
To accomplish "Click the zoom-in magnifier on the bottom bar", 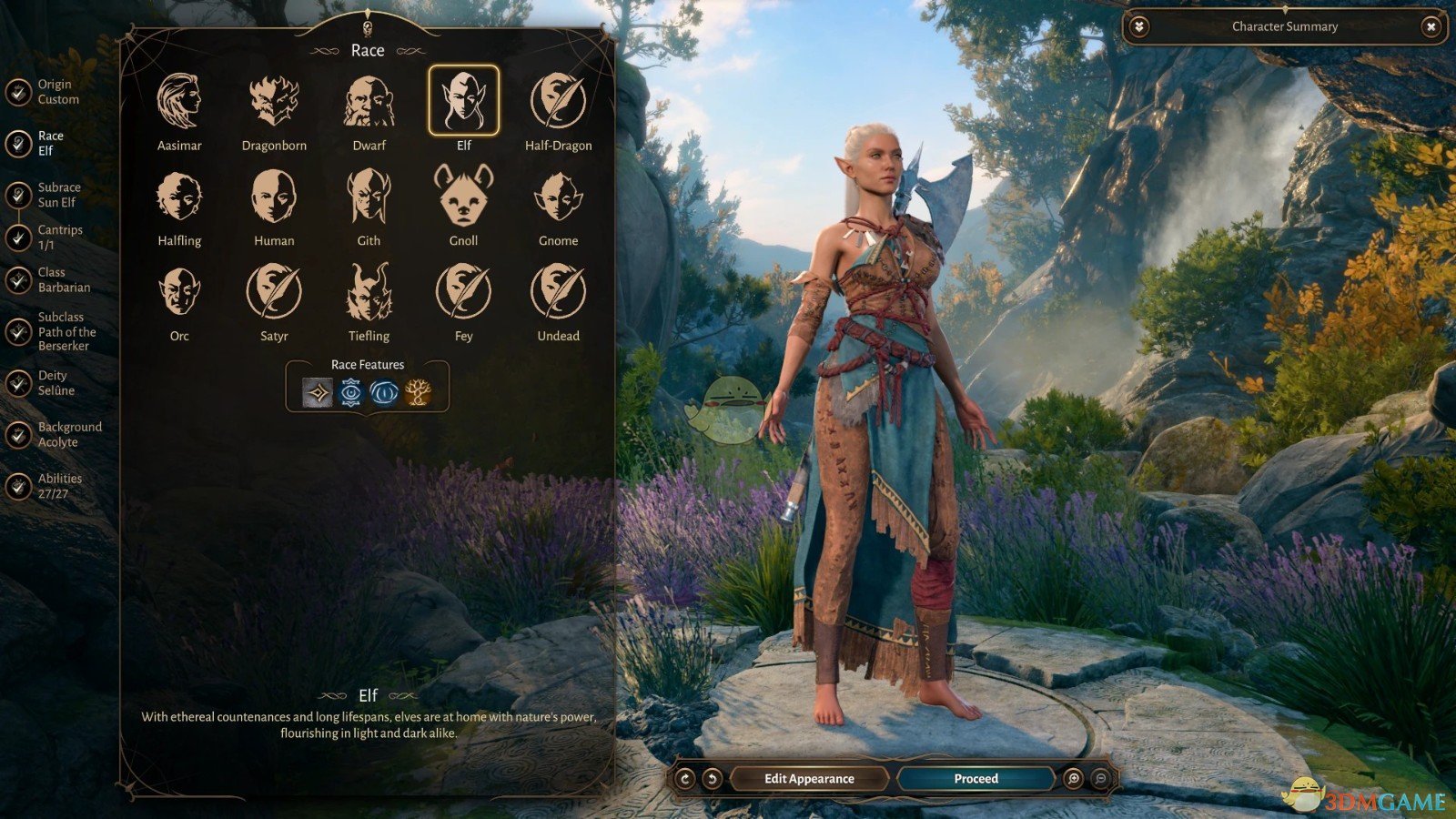I will 1073,778.
